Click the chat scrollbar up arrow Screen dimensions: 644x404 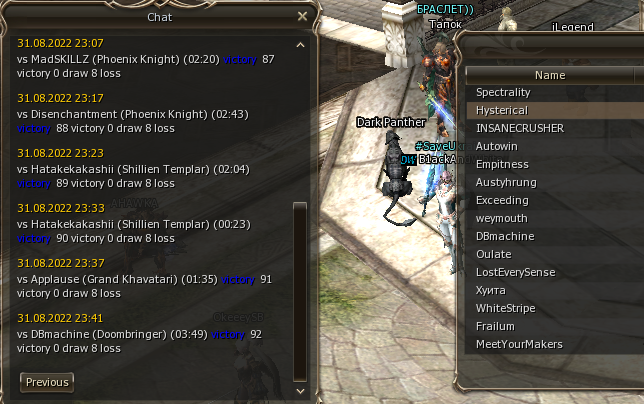[301, 45]
